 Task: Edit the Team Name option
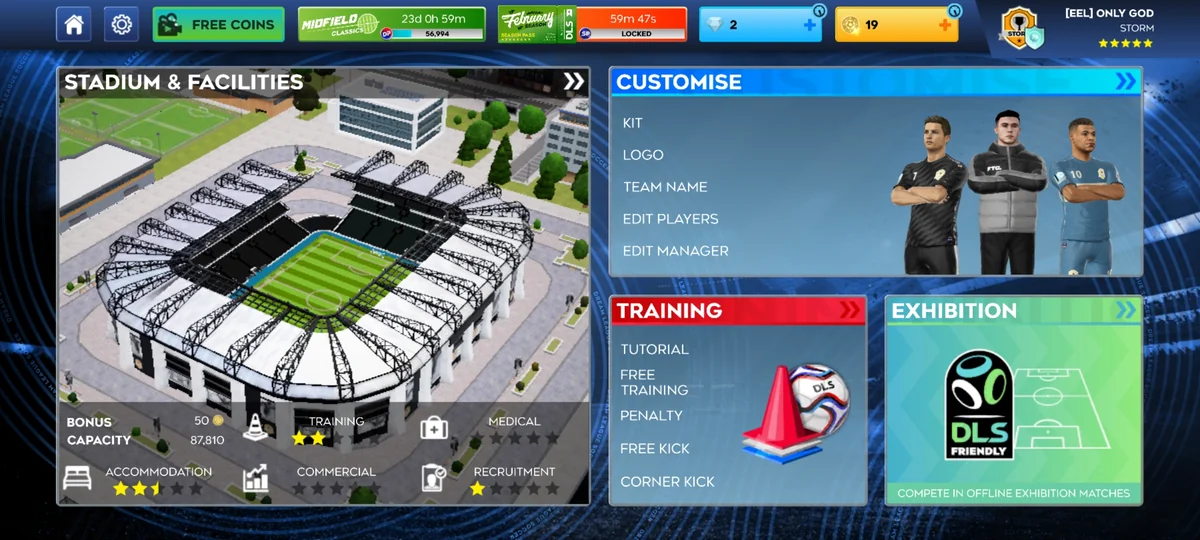click(x=665, y=187)
